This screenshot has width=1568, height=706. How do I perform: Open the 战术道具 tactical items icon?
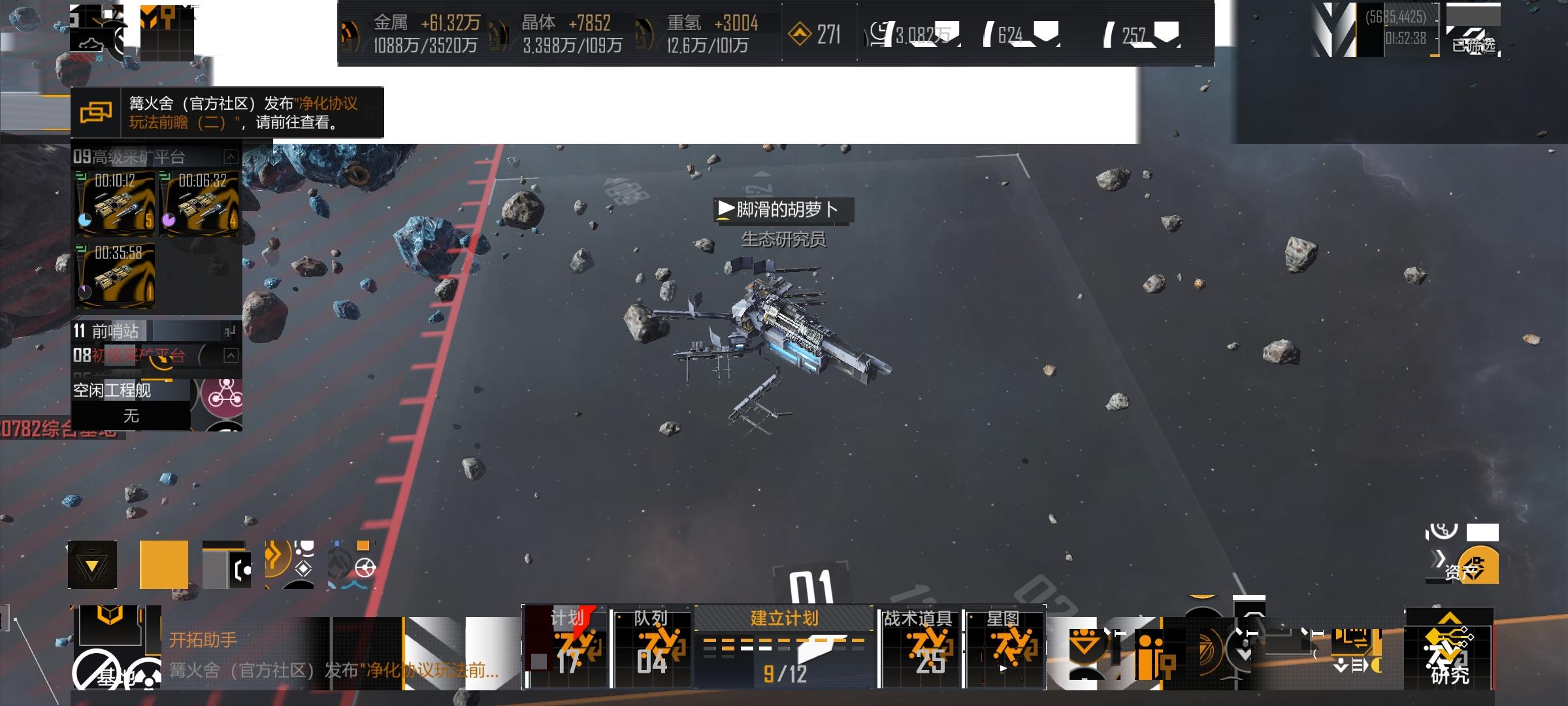pos(920,647)
